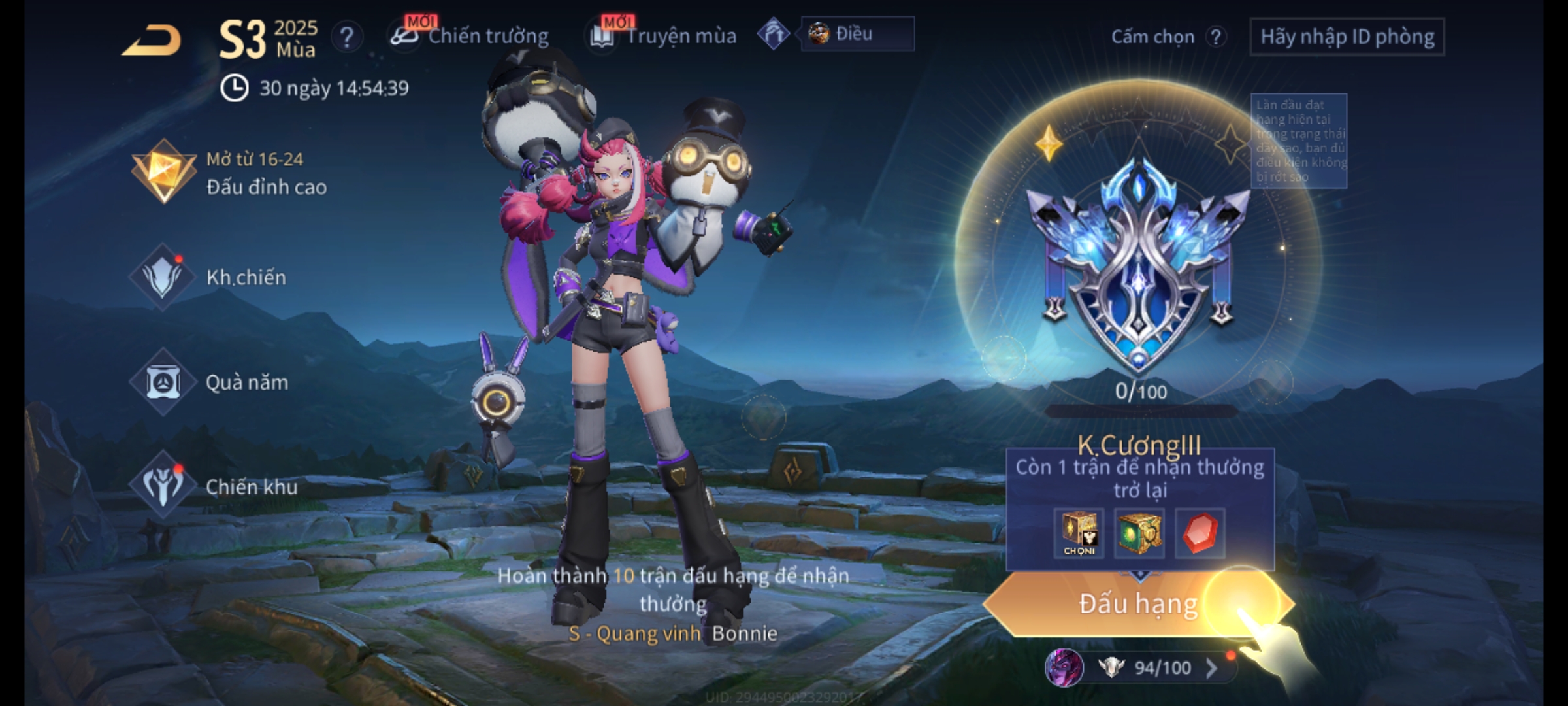Inspect the green gem reward chest
This screenshot has width=1568, height=706.
[x=1139, y=533]
